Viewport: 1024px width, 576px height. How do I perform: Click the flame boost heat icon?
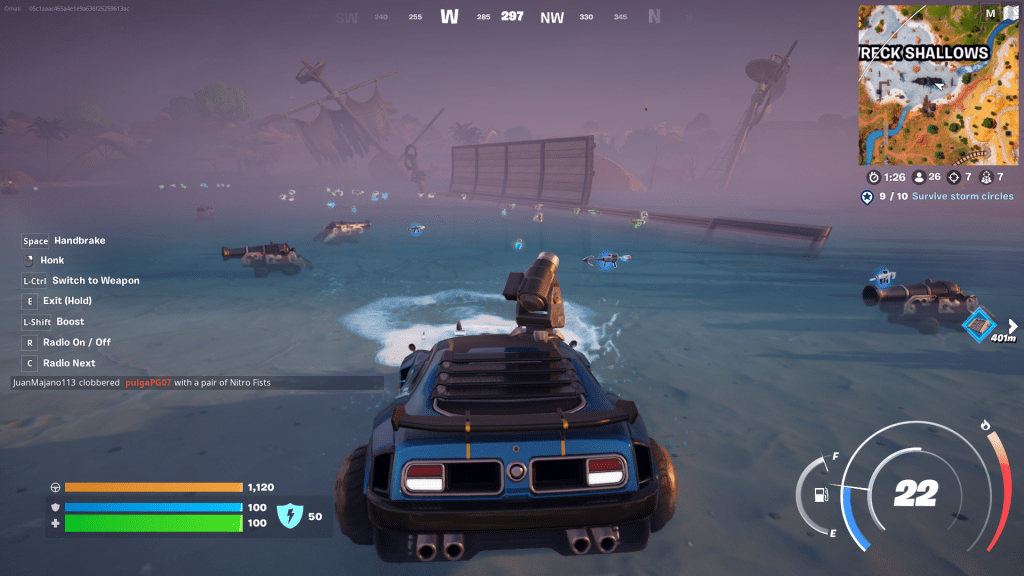[985, 426]
